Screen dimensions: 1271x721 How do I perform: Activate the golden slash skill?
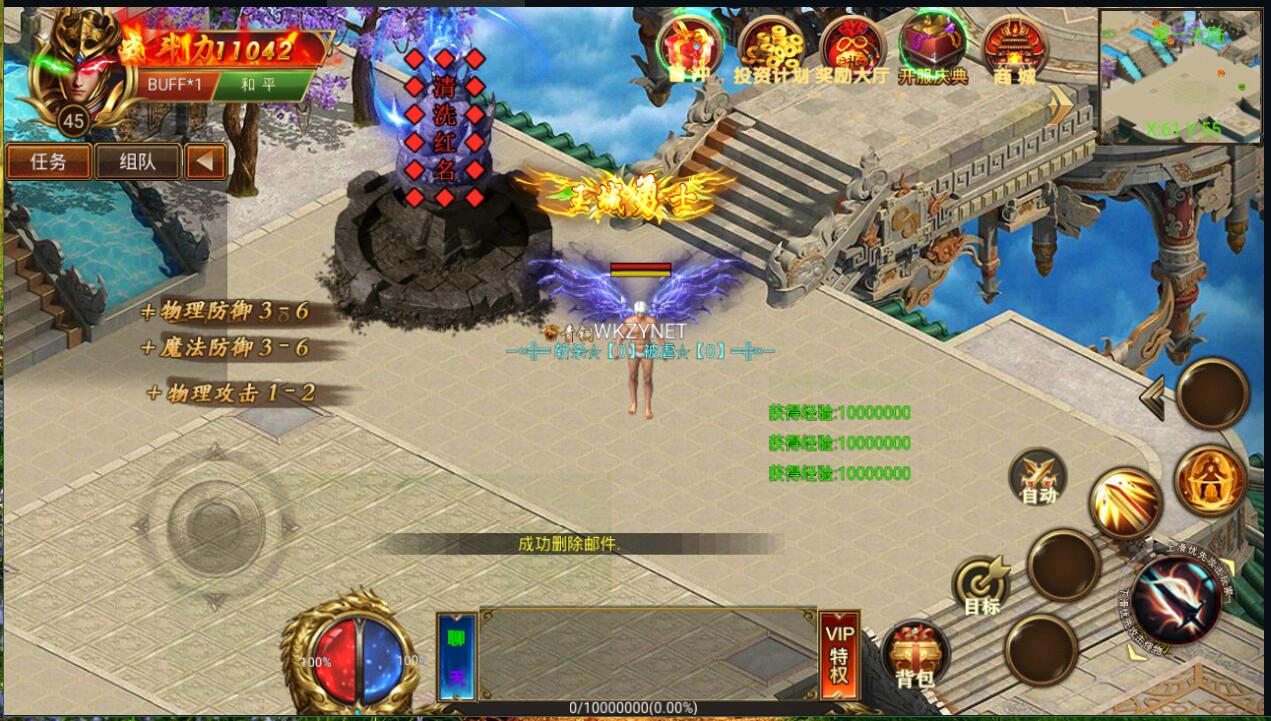click(1125, 503)
